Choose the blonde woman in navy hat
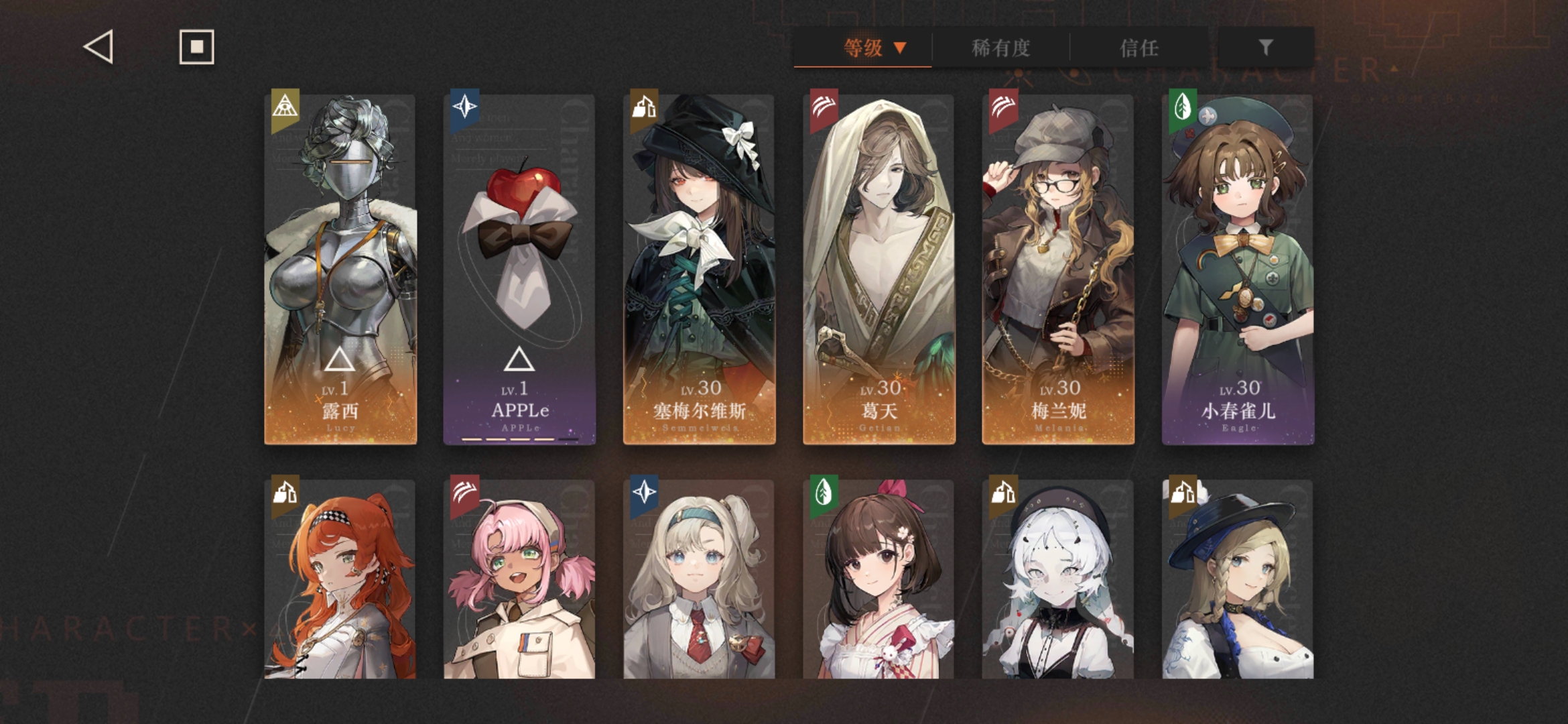Image resolution: width=1568 pixels, height=724 pixels. [x=1238, y=579]
